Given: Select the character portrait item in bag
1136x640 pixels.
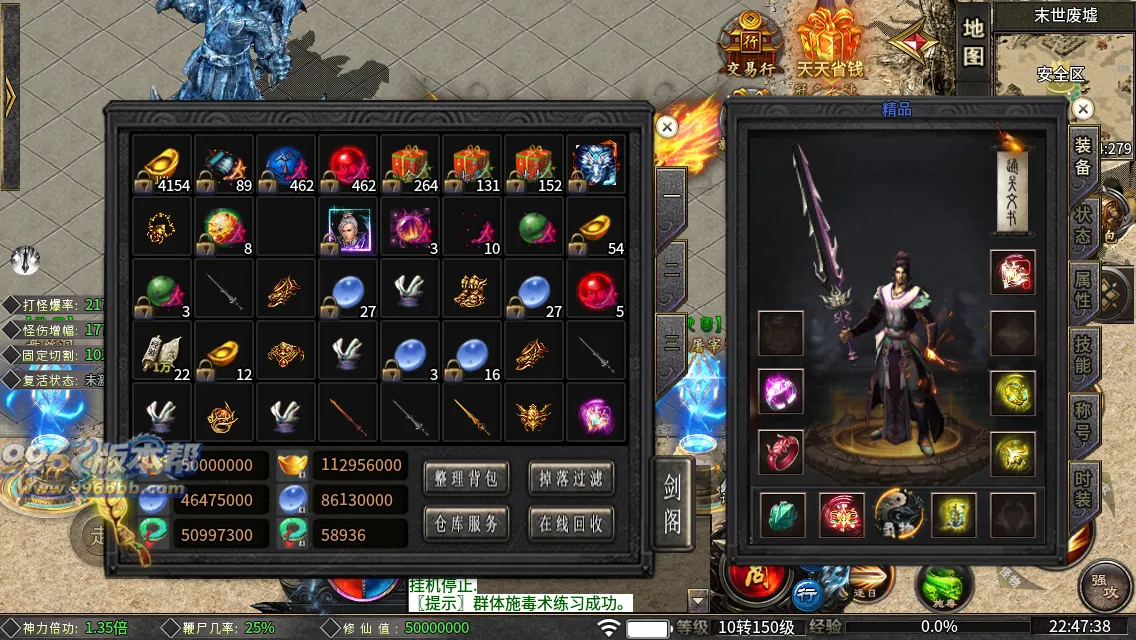Looking at the screenshot, I should [x=348, y=227].
